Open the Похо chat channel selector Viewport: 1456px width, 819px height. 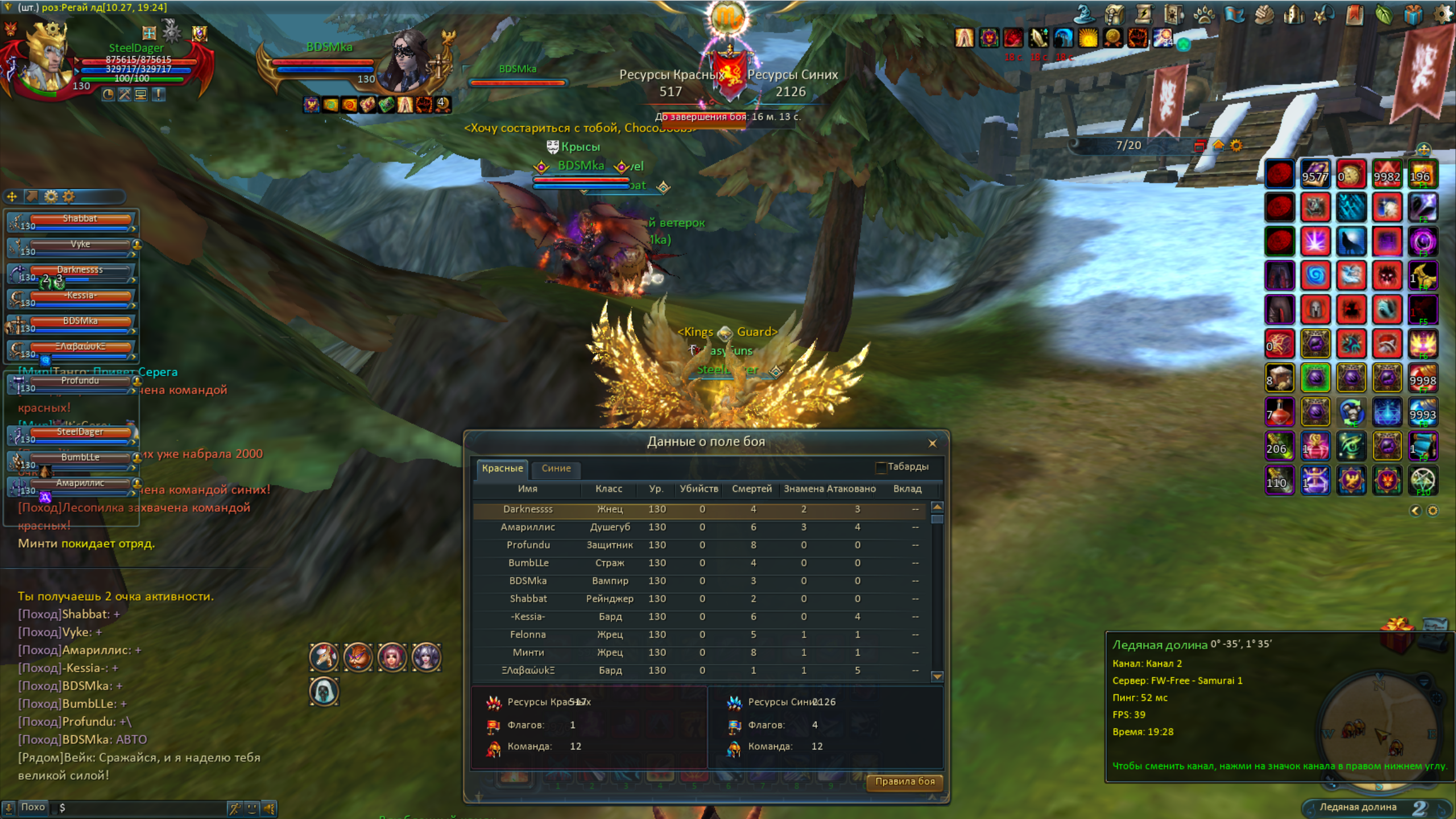click(x=32, y=807)
